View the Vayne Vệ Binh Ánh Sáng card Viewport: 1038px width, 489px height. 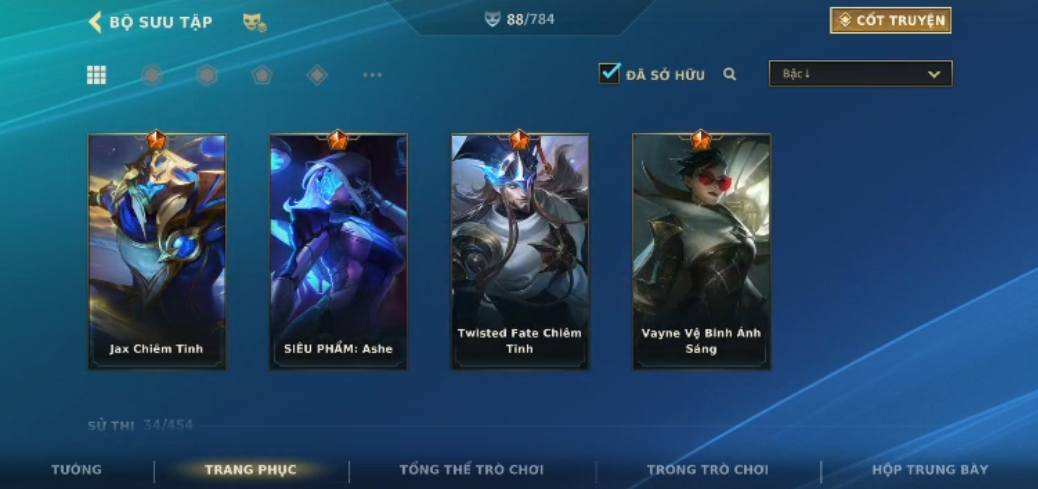point(701,252)
